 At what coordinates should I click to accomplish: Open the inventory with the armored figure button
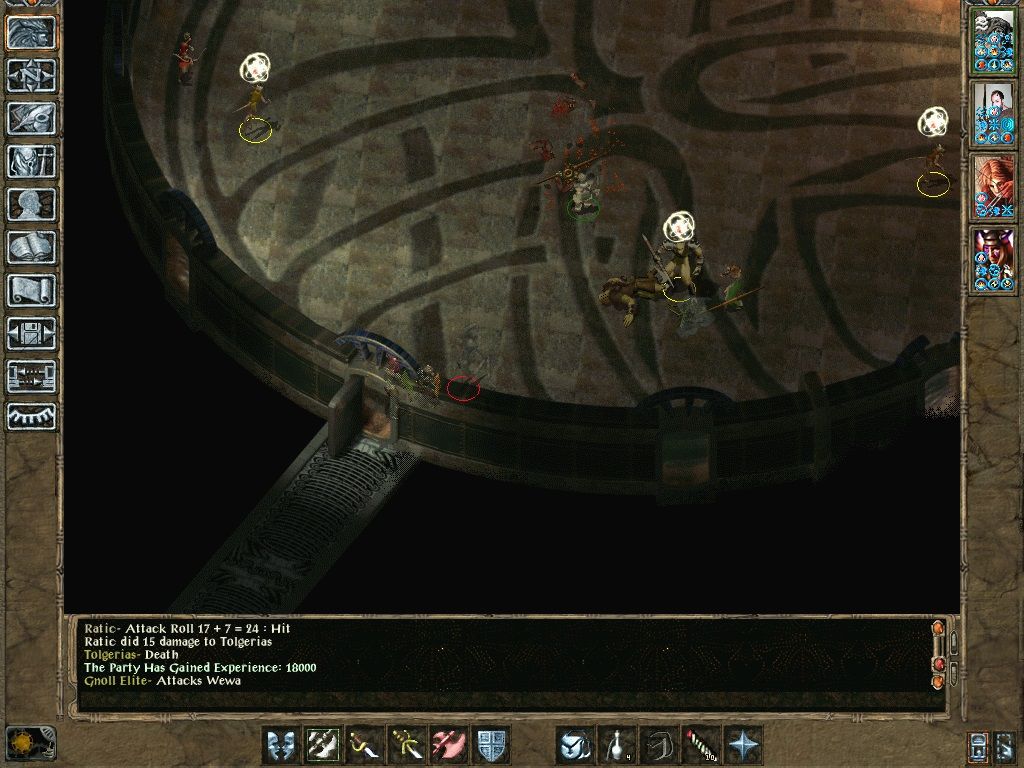tap(31, 161)
